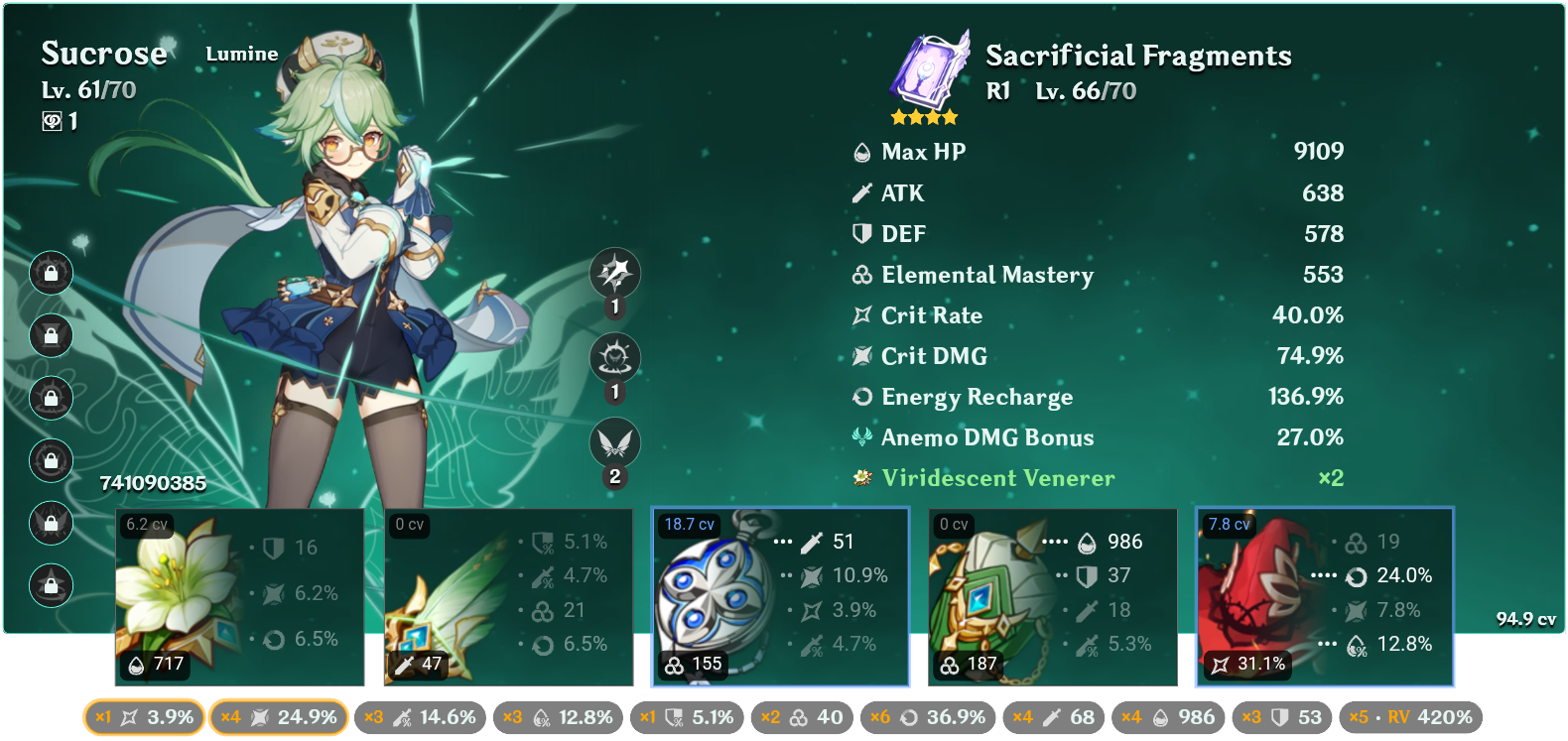Click the DEF shield stat icon
The width and height of the screenshot is (1568, 741).
pos(861,233)
